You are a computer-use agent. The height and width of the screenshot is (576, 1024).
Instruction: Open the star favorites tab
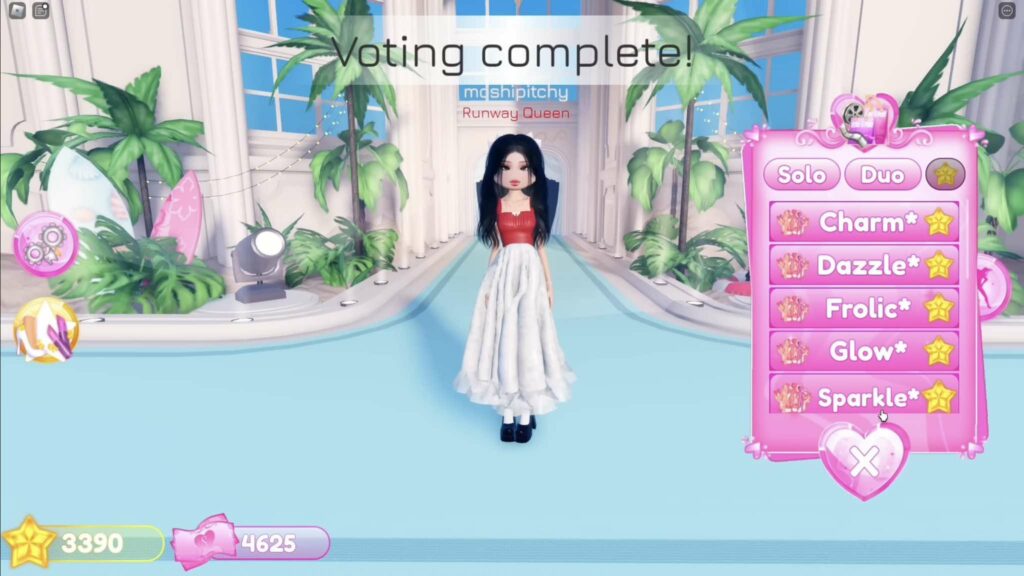(943, 175)
